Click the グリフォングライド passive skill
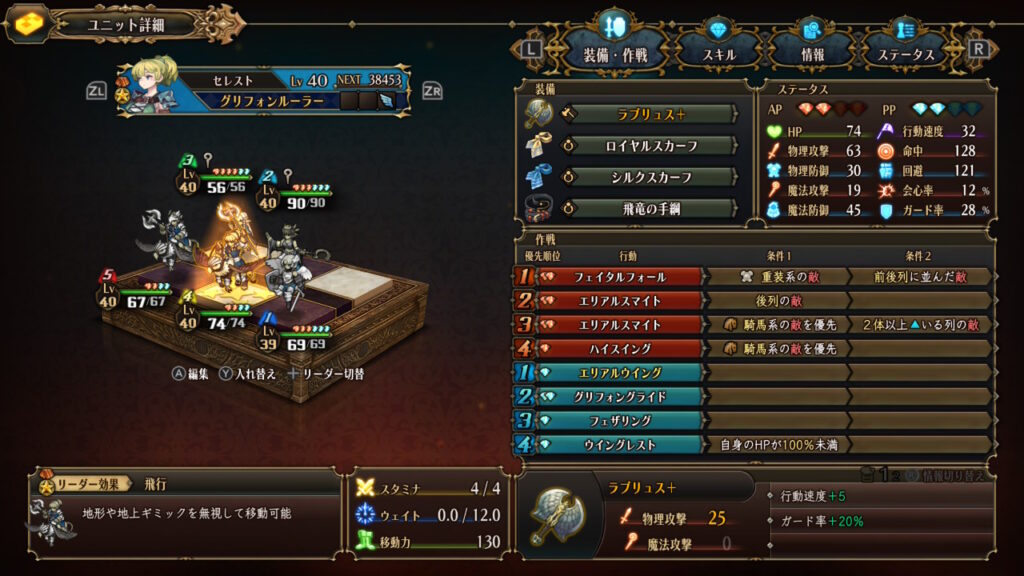The image size is (1024, 576). 620,396
